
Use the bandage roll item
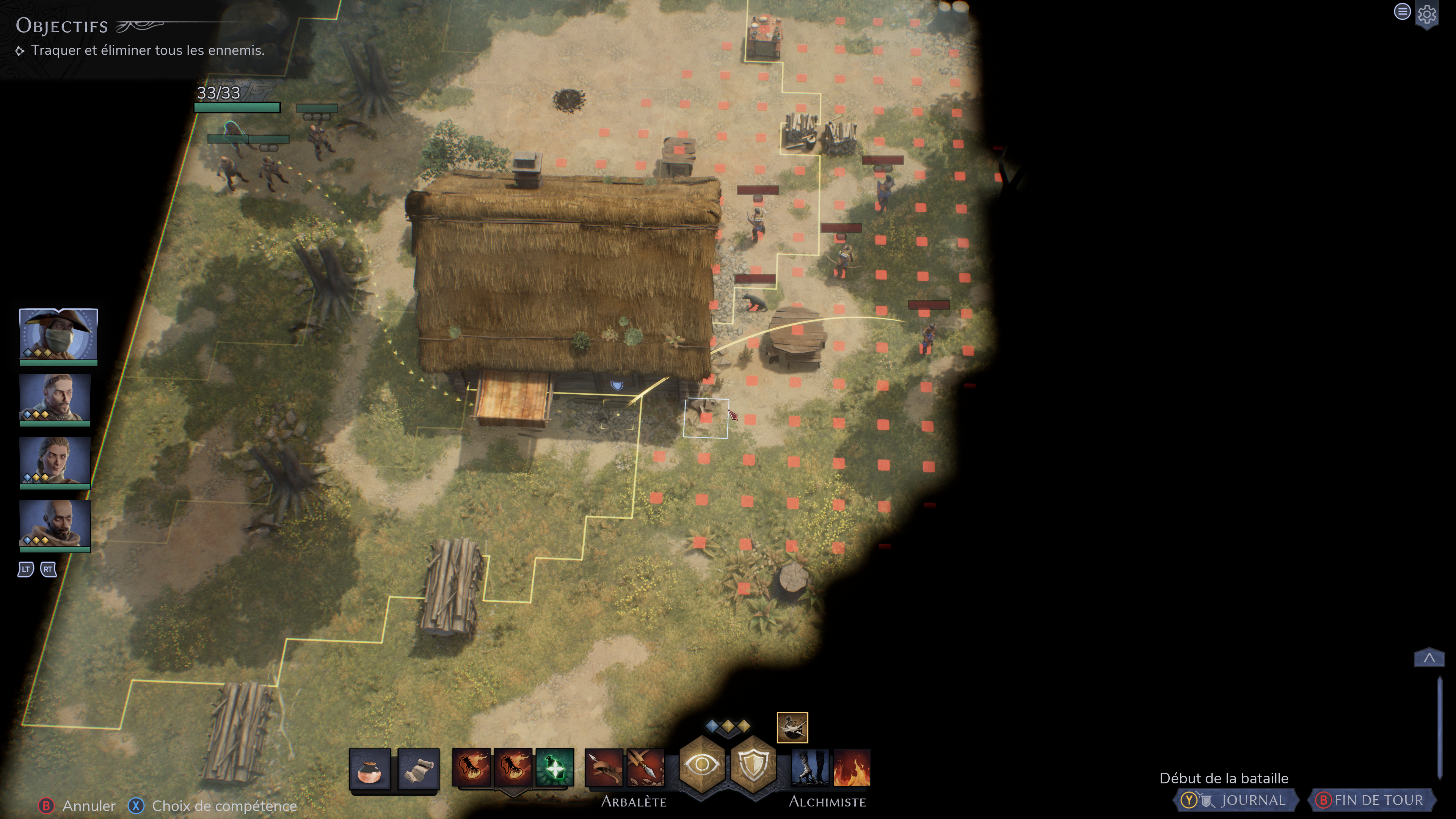(418, 768)
